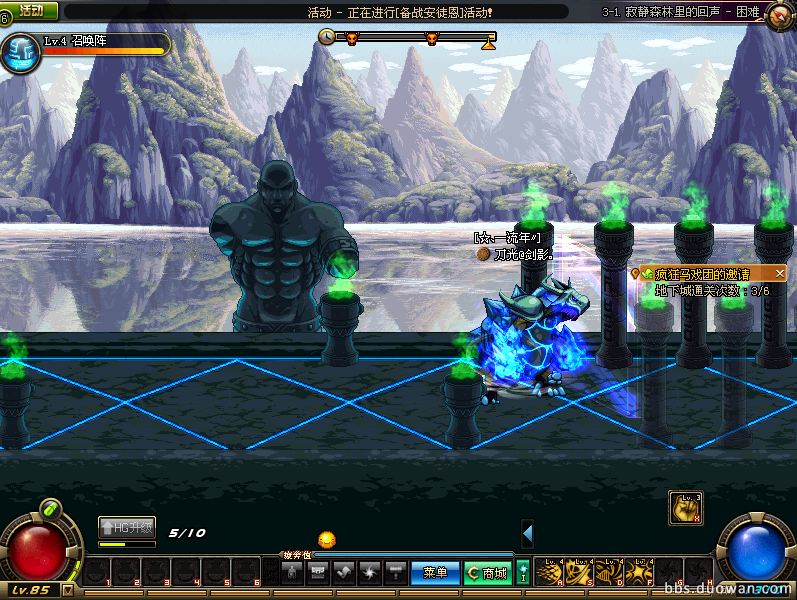Click the 召唤阵 skill icon at top-left
Viewport: 797px width, 600px height.
(x=19, y=53)
